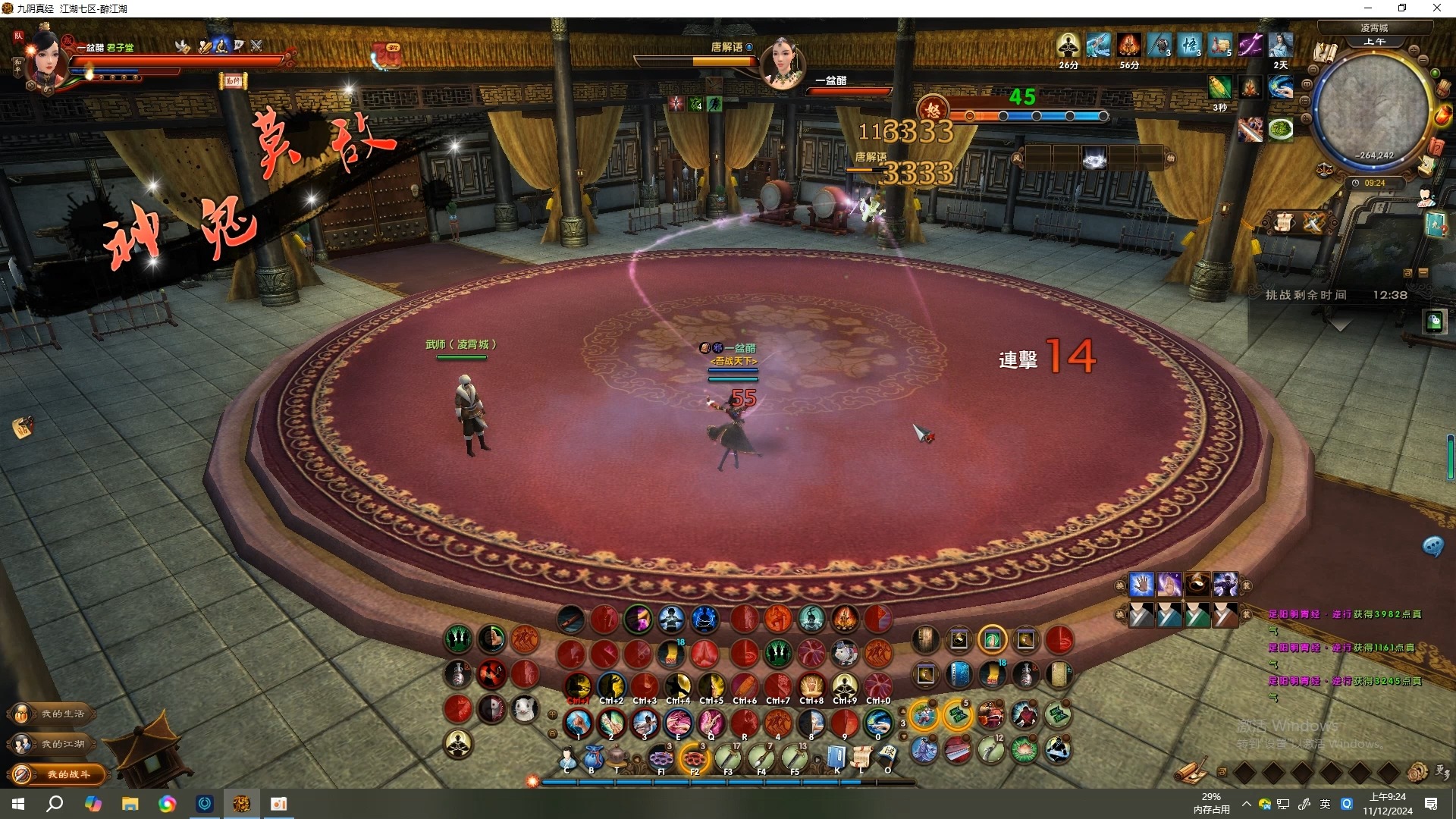Click the burning fire buff icon

[1128, 45]
